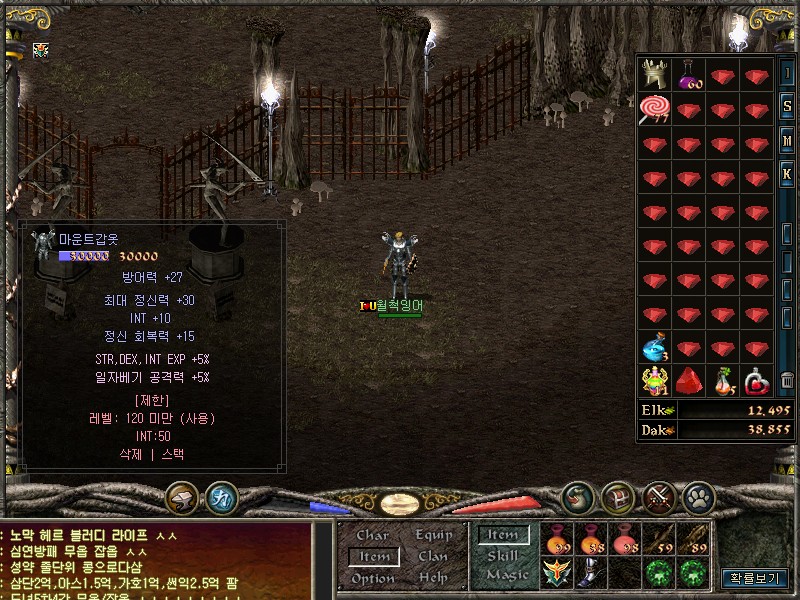
Task: Toggle the inventory side tab K
Action: pos(788,174)
